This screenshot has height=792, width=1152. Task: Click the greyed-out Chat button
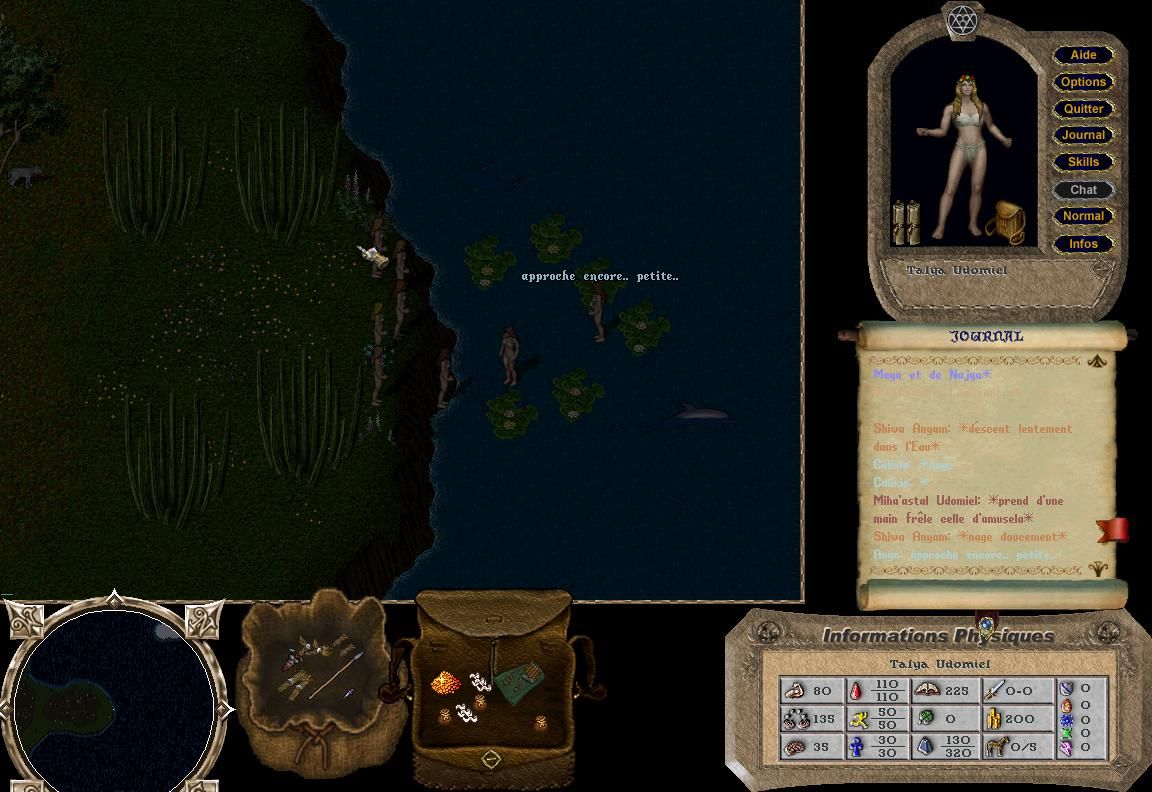(1083, 189)
